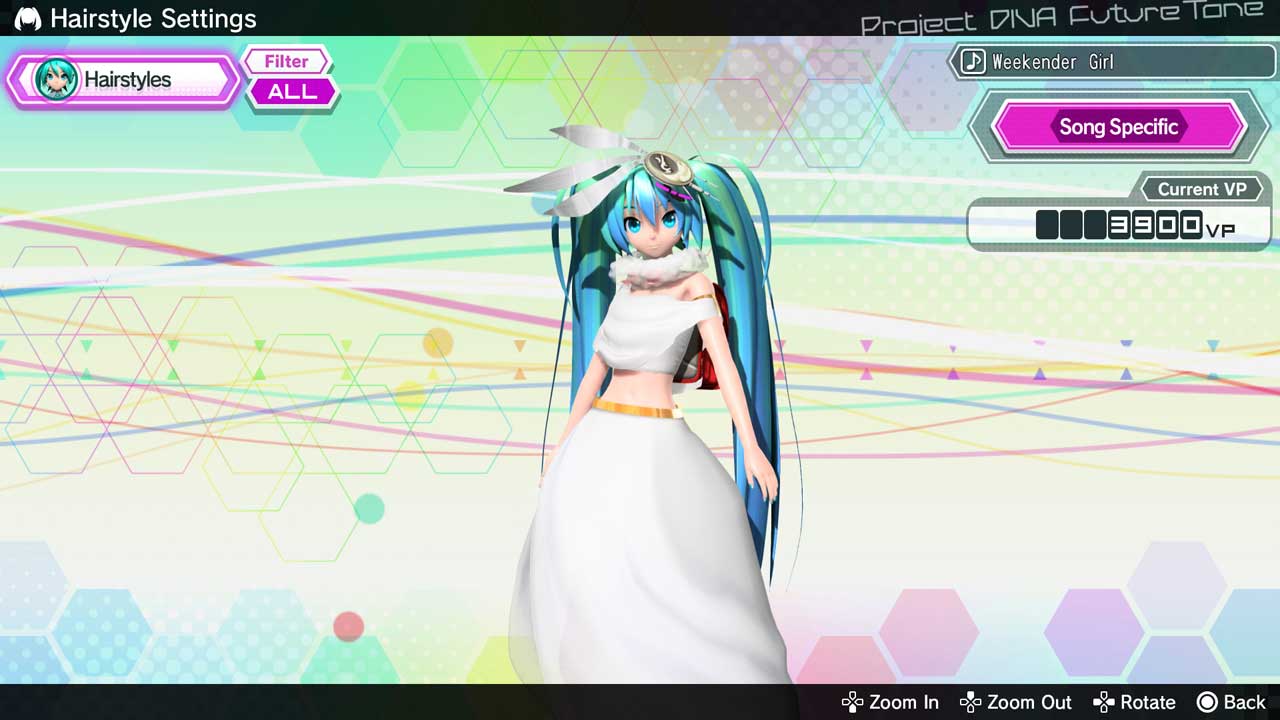
Task: Open the Hairstyles category selector
Action: (122, 80)
